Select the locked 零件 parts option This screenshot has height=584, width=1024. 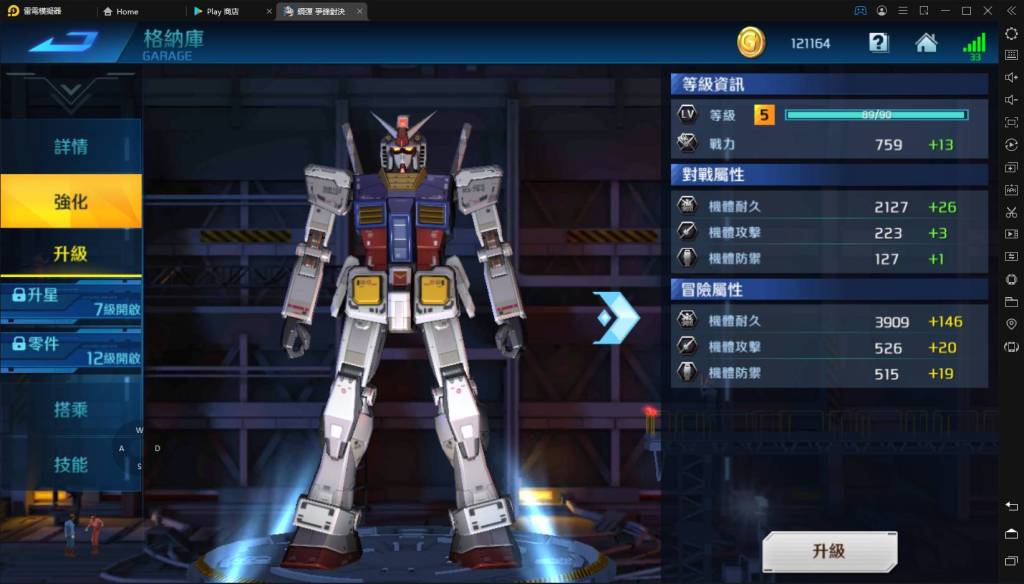click(70, 350)
